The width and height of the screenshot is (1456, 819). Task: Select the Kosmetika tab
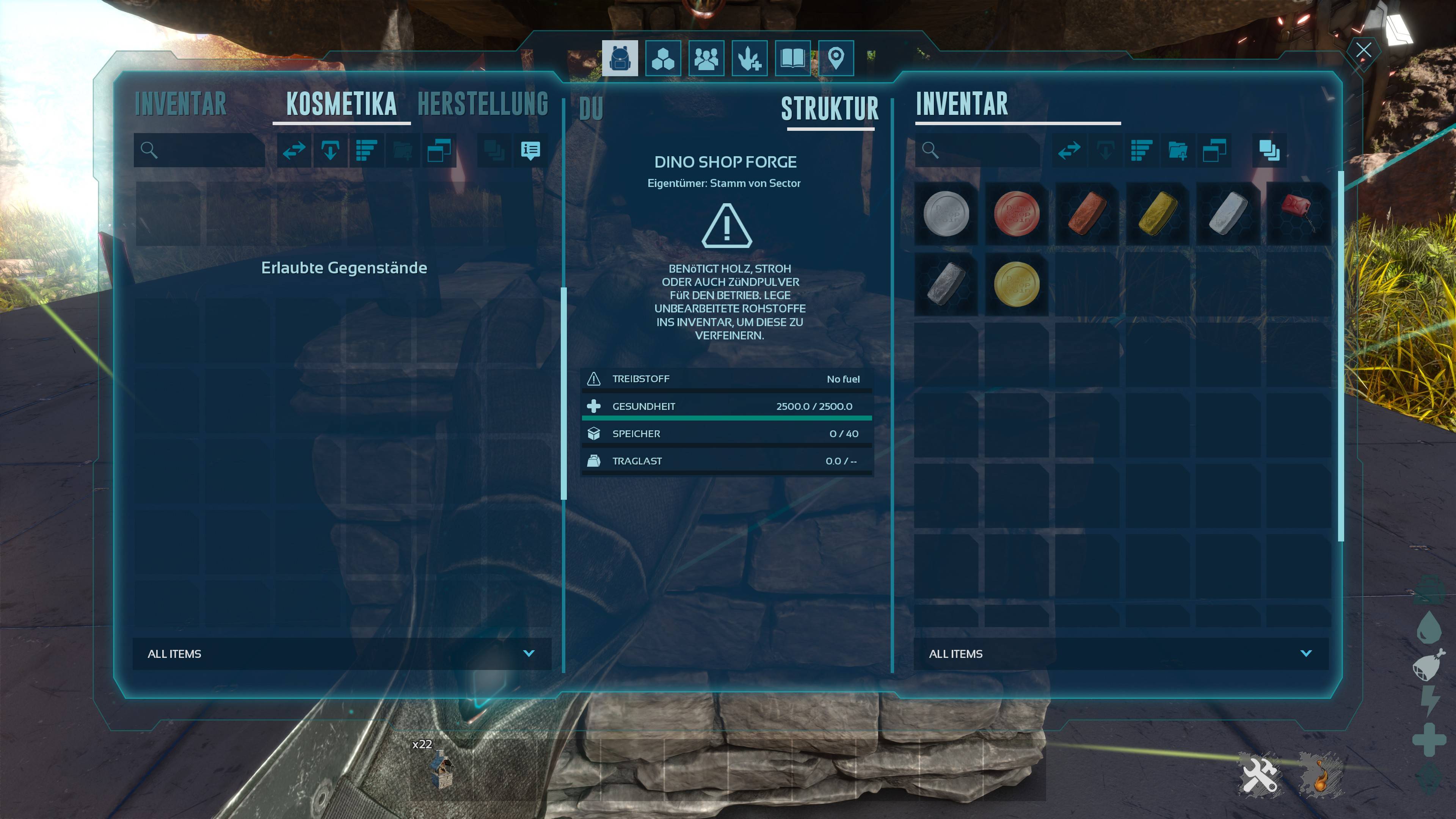(x=341, y=105)
